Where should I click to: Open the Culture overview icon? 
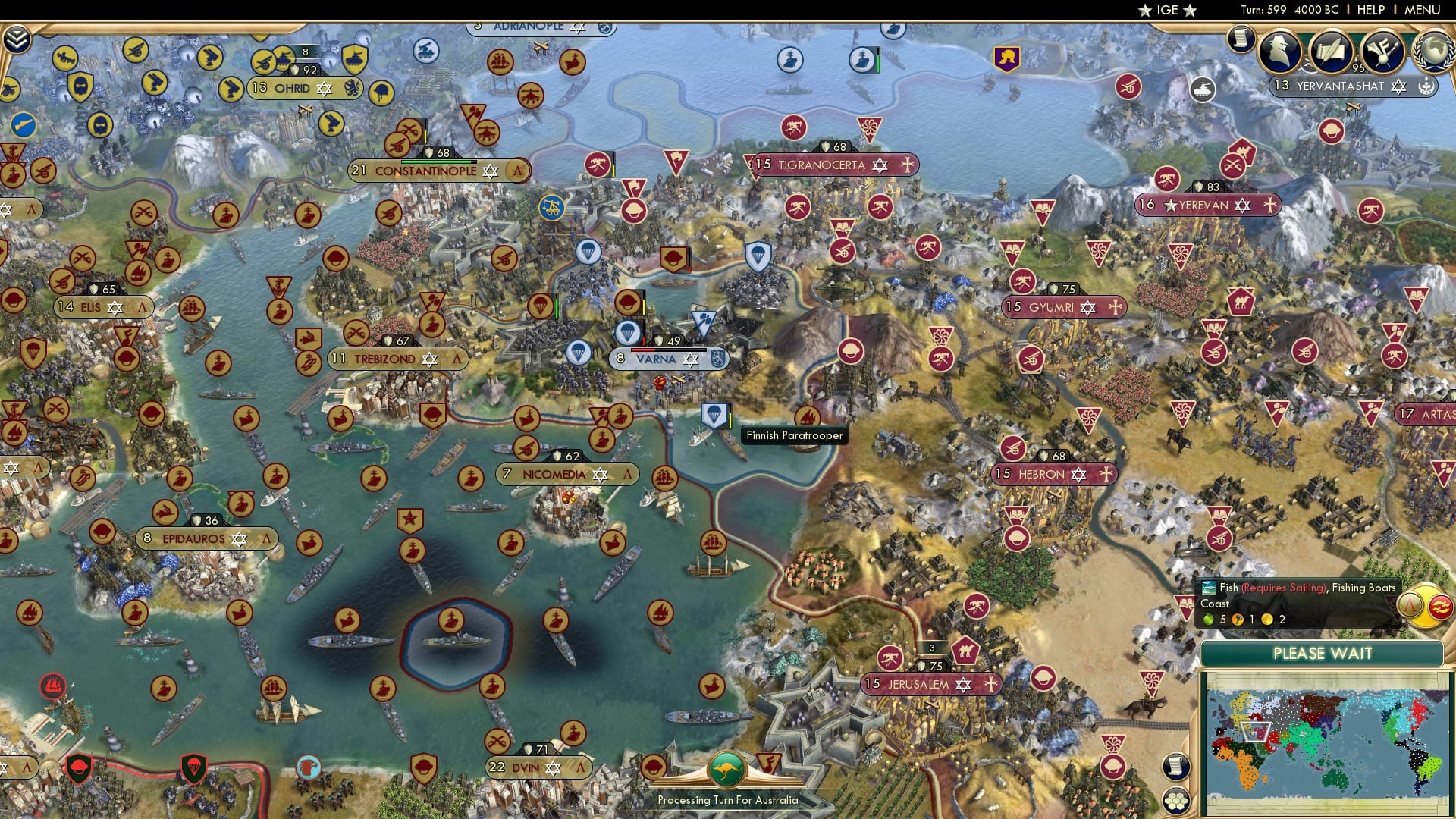(1384, 52)
